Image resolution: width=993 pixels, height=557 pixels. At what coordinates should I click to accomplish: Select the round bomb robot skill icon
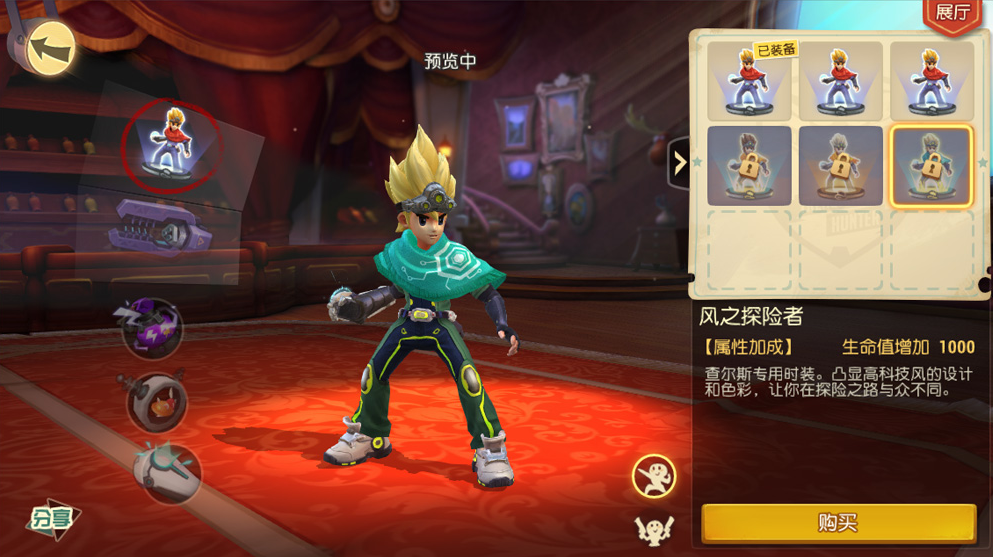(158, 400)
